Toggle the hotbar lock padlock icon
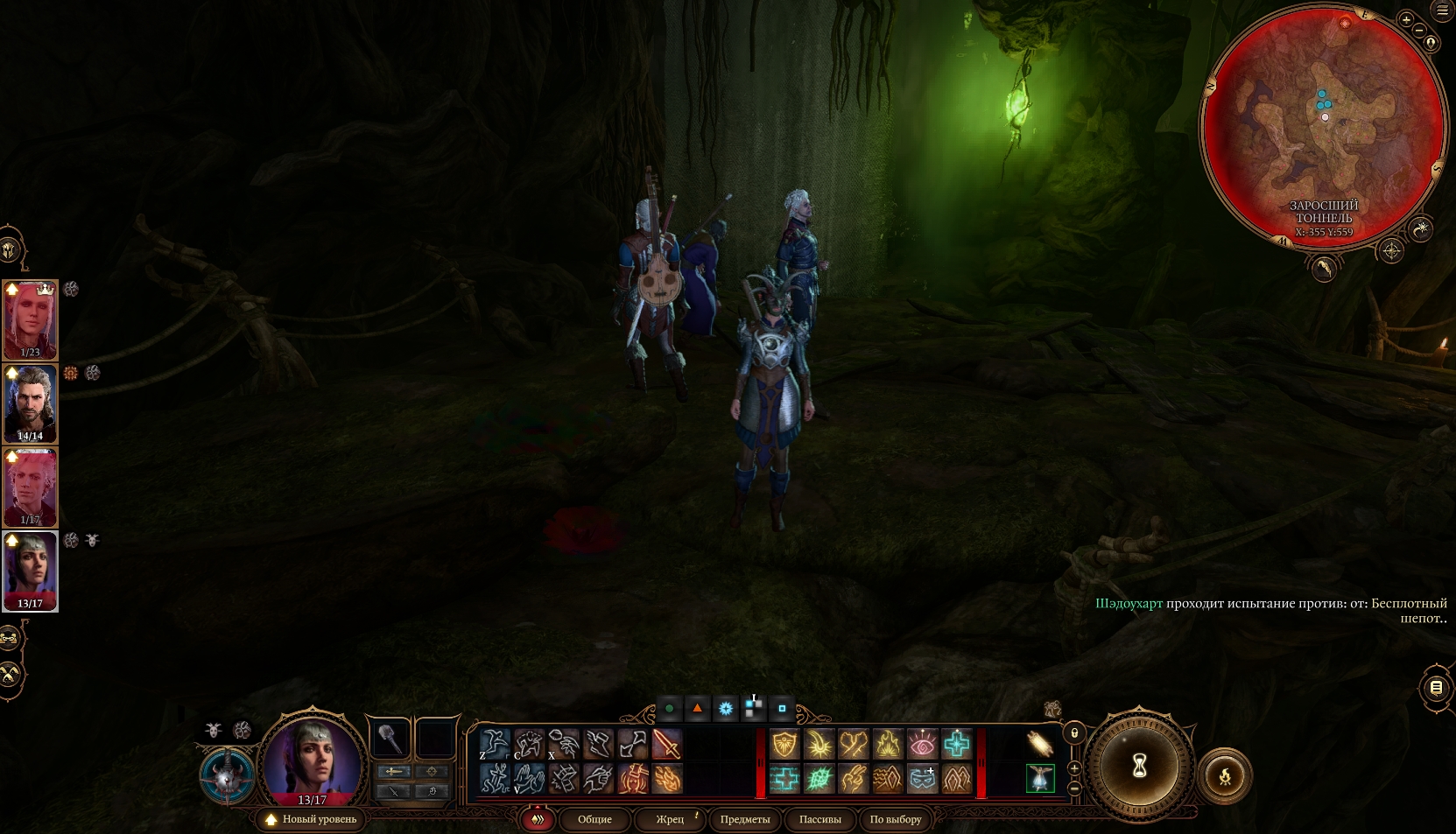Image resolution: width=1456 pixels, height=834 pixels. click(1074, 732)
